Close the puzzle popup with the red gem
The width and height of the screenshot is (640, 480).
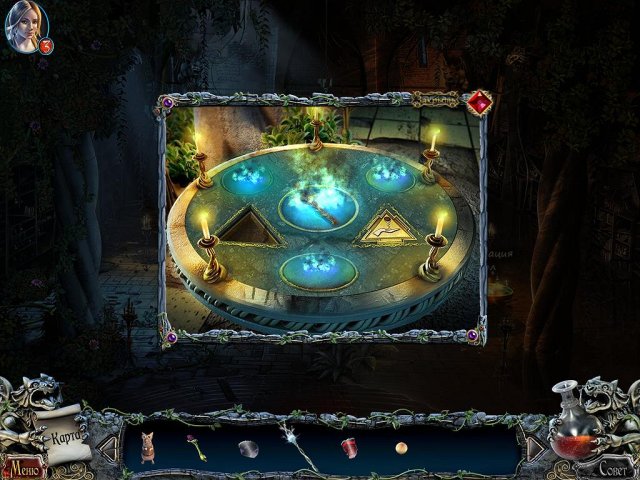pos(479,102)
